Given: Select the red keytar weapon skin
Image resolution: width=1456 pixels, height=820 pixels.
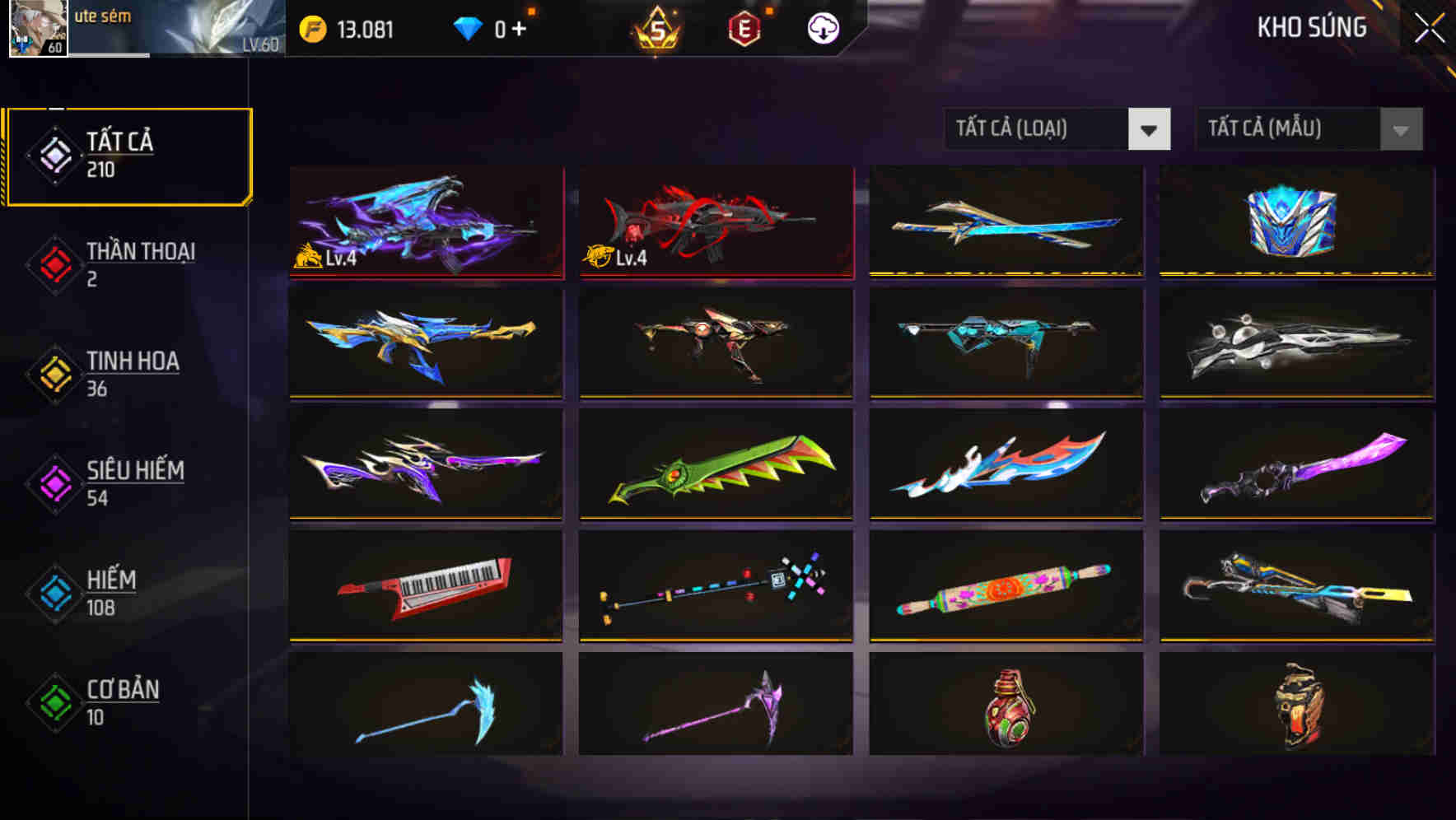Looking at the screenshot, I should [425, 586].
